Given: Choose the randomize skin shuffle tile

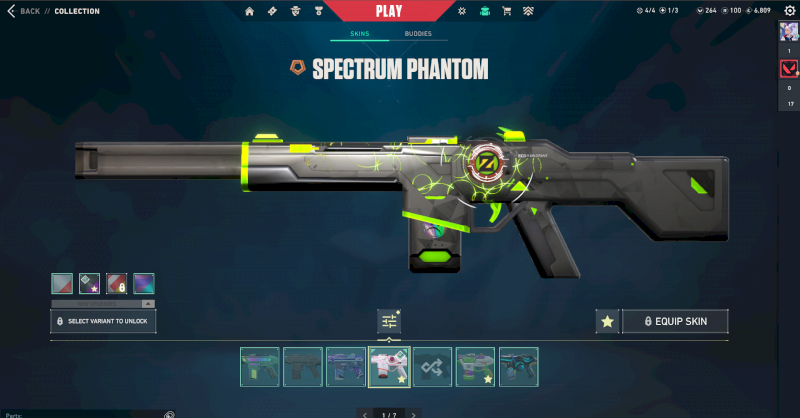Looking at the screenshot, I should coord(432,367).
